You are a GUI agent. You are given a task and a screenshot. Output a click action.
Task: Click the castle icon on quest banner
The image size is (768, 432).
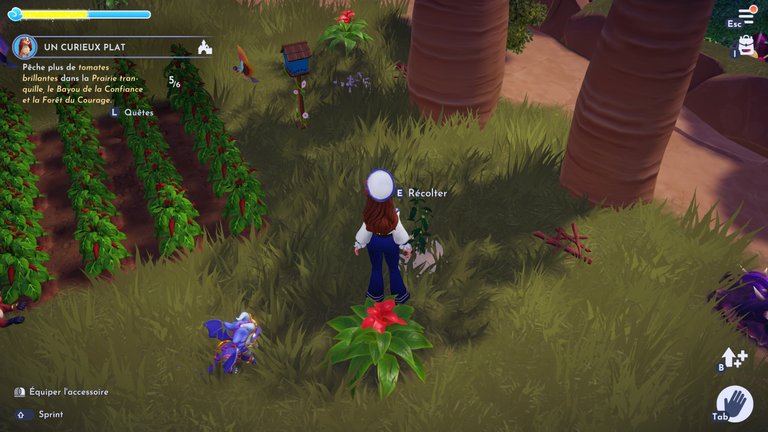(x=205, y=47)
